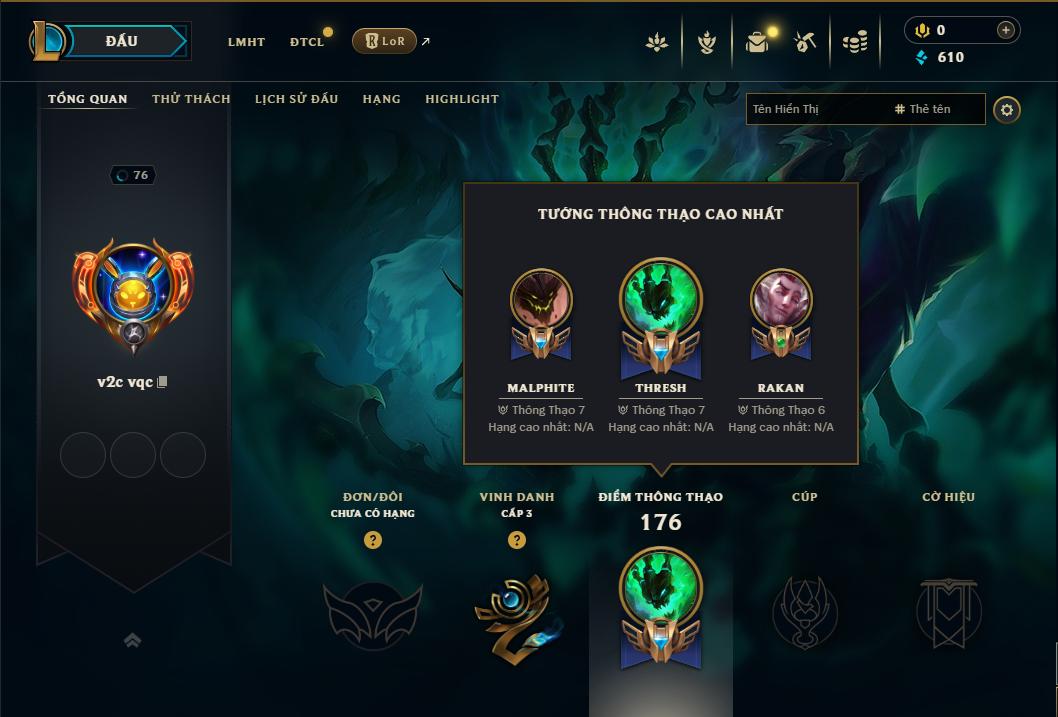Select the HẠNG profile tab
Image resolution: width=1058 pixels, height=717 pixels.
point(381,99)
